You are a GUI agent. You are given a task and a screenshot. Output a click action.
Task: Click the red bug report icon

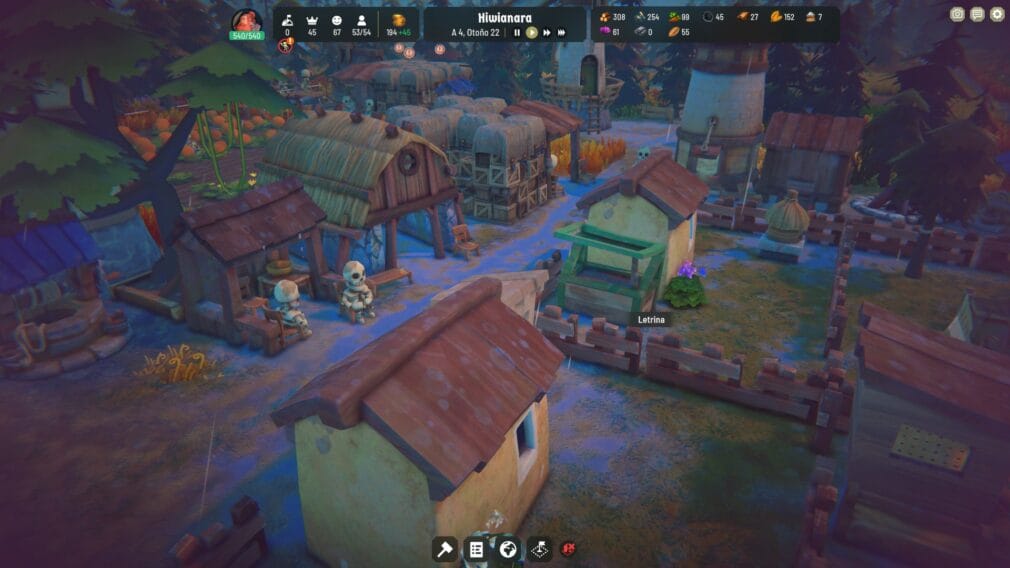(x=569, y=548)
